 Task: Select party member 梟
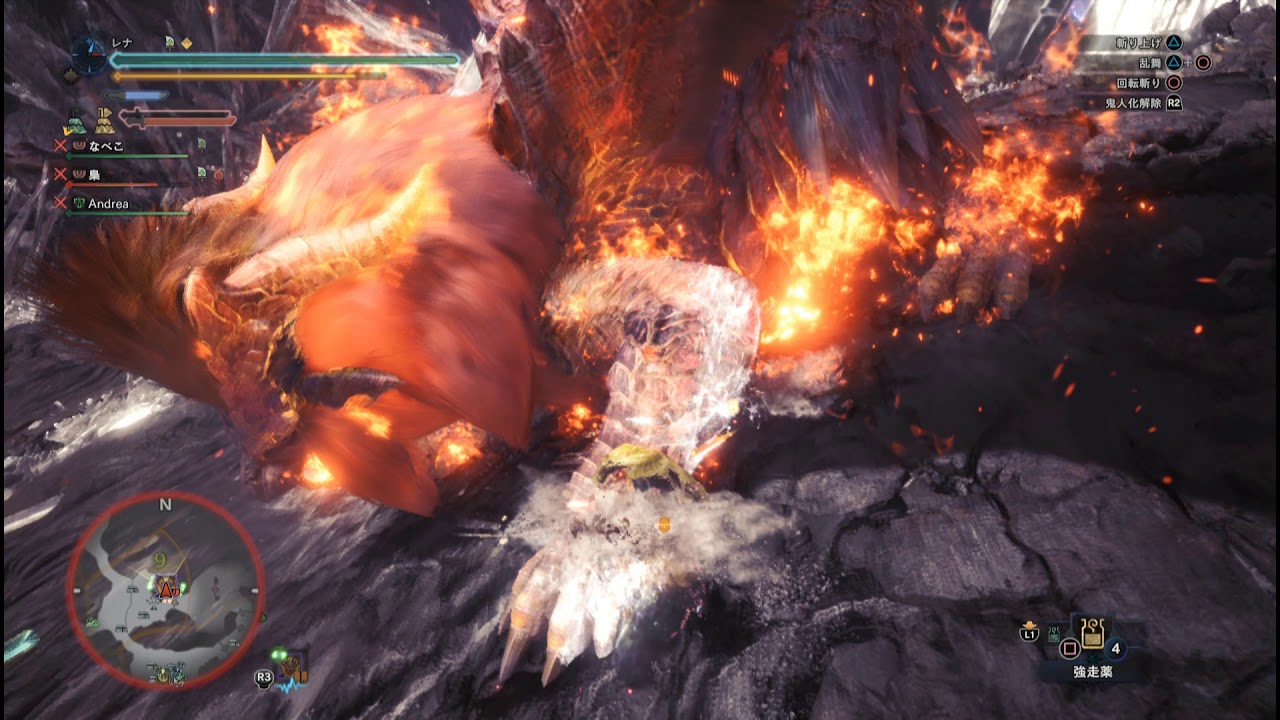click(94, 174)
